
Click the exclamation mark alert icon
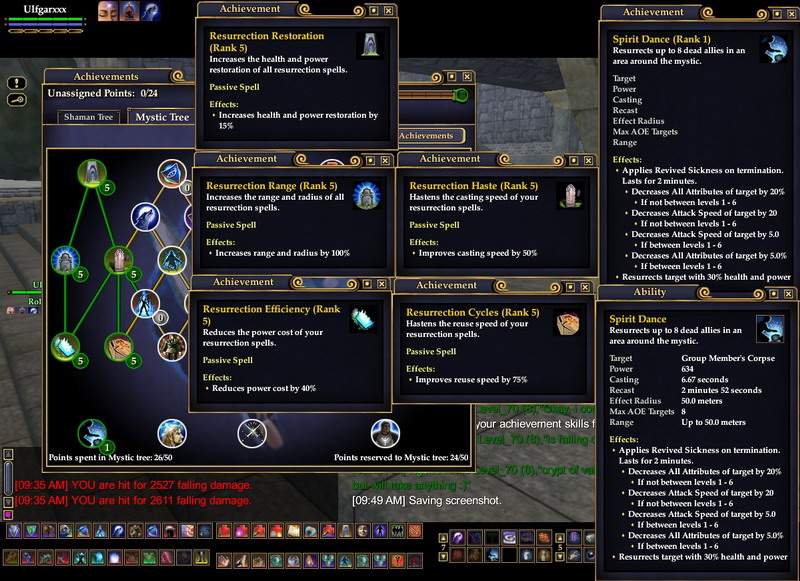point(16,83)
